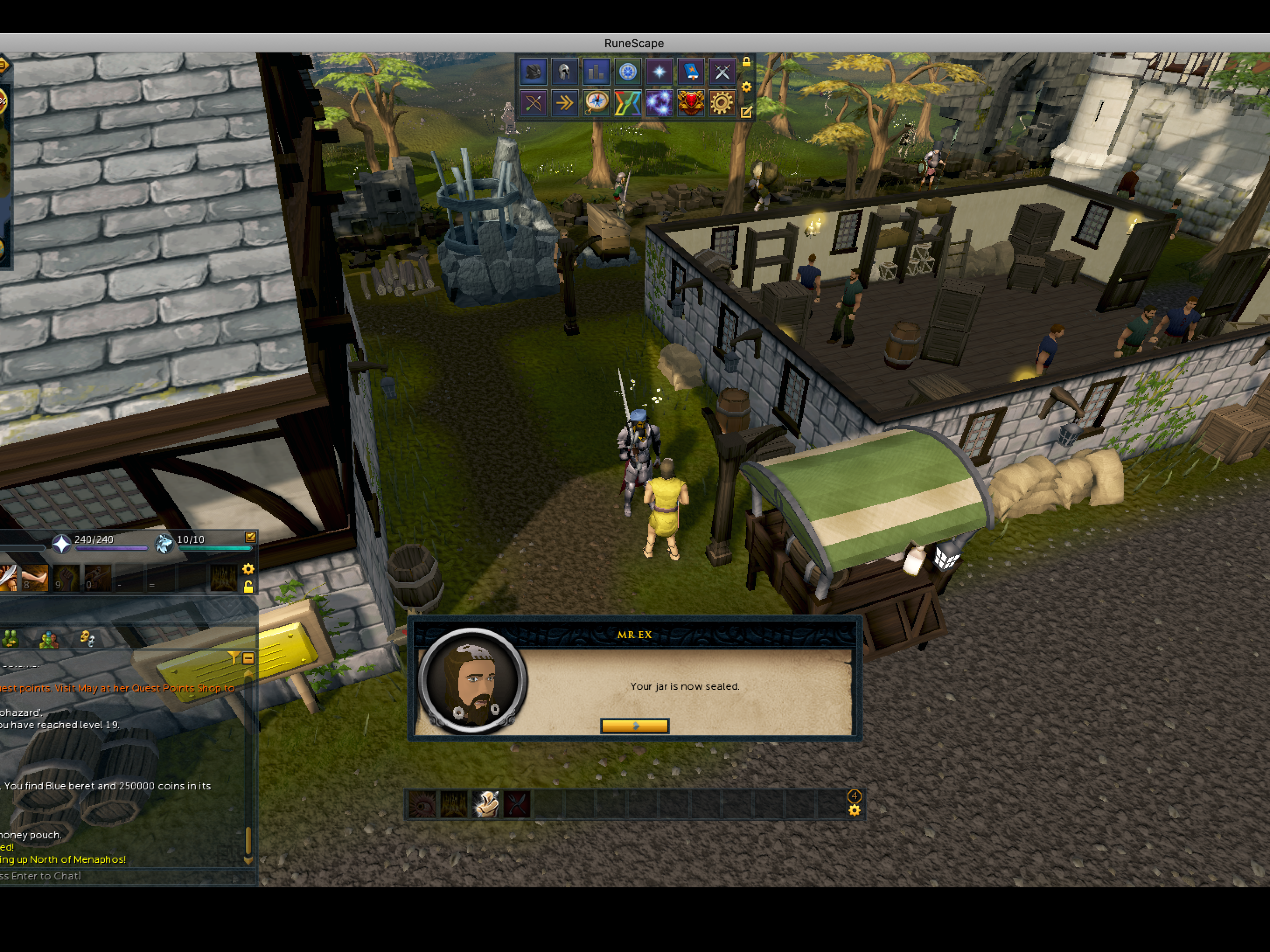Viewport: 1270px width, 952px height.
Task: Open settings with the golden cogwheel
Action: (722, 104)
